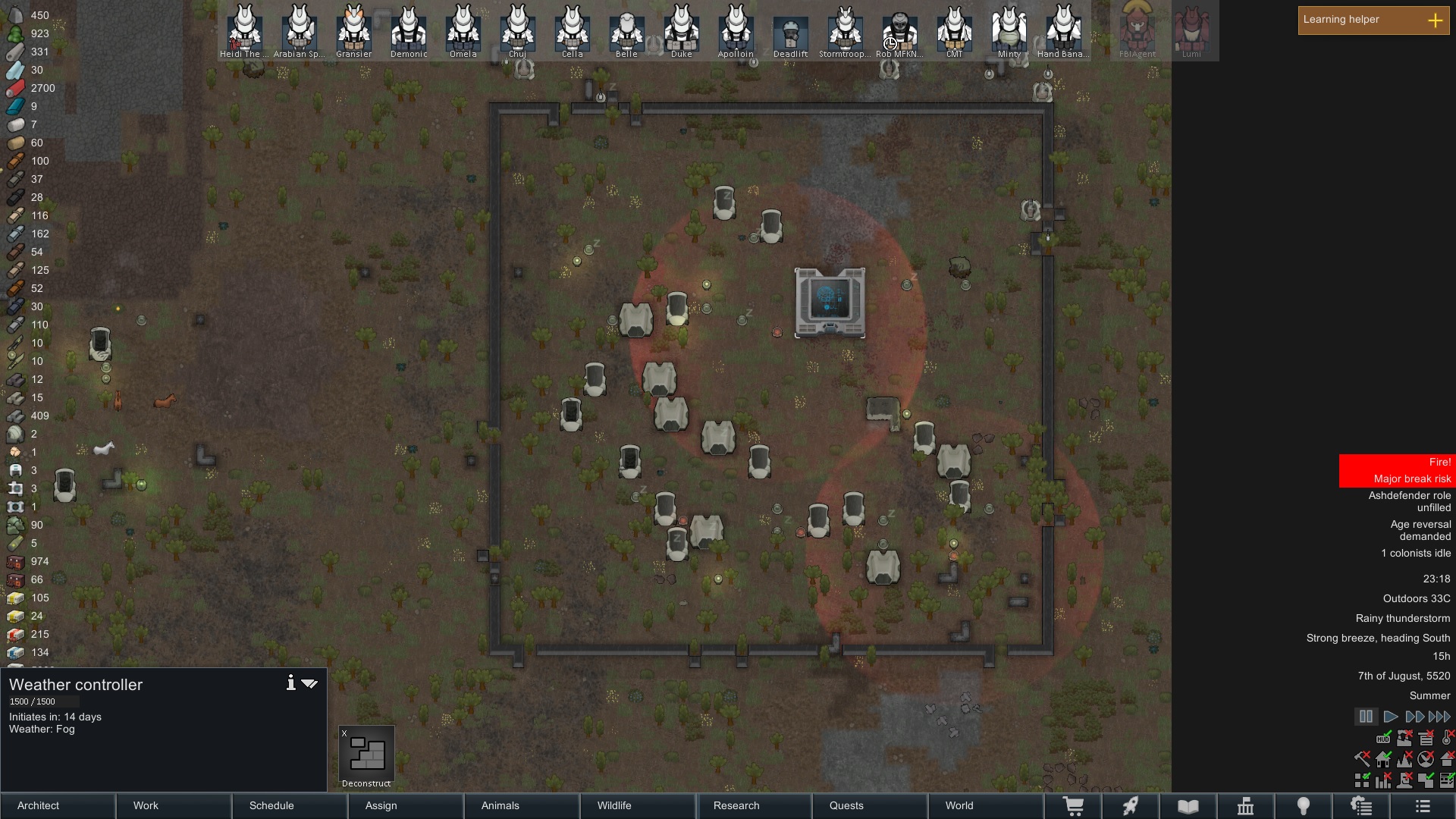Click the Major break risk alert
Viewport: 1456px width, 819px height.
[1412, 479]
